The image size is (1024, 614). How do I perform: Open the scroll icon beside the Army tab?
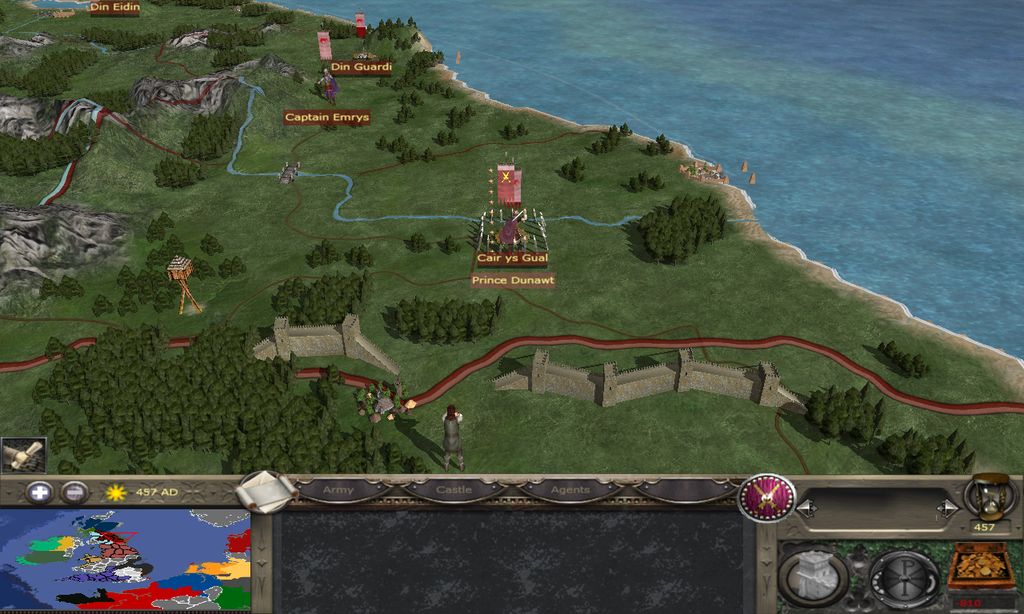pos(267,490)
